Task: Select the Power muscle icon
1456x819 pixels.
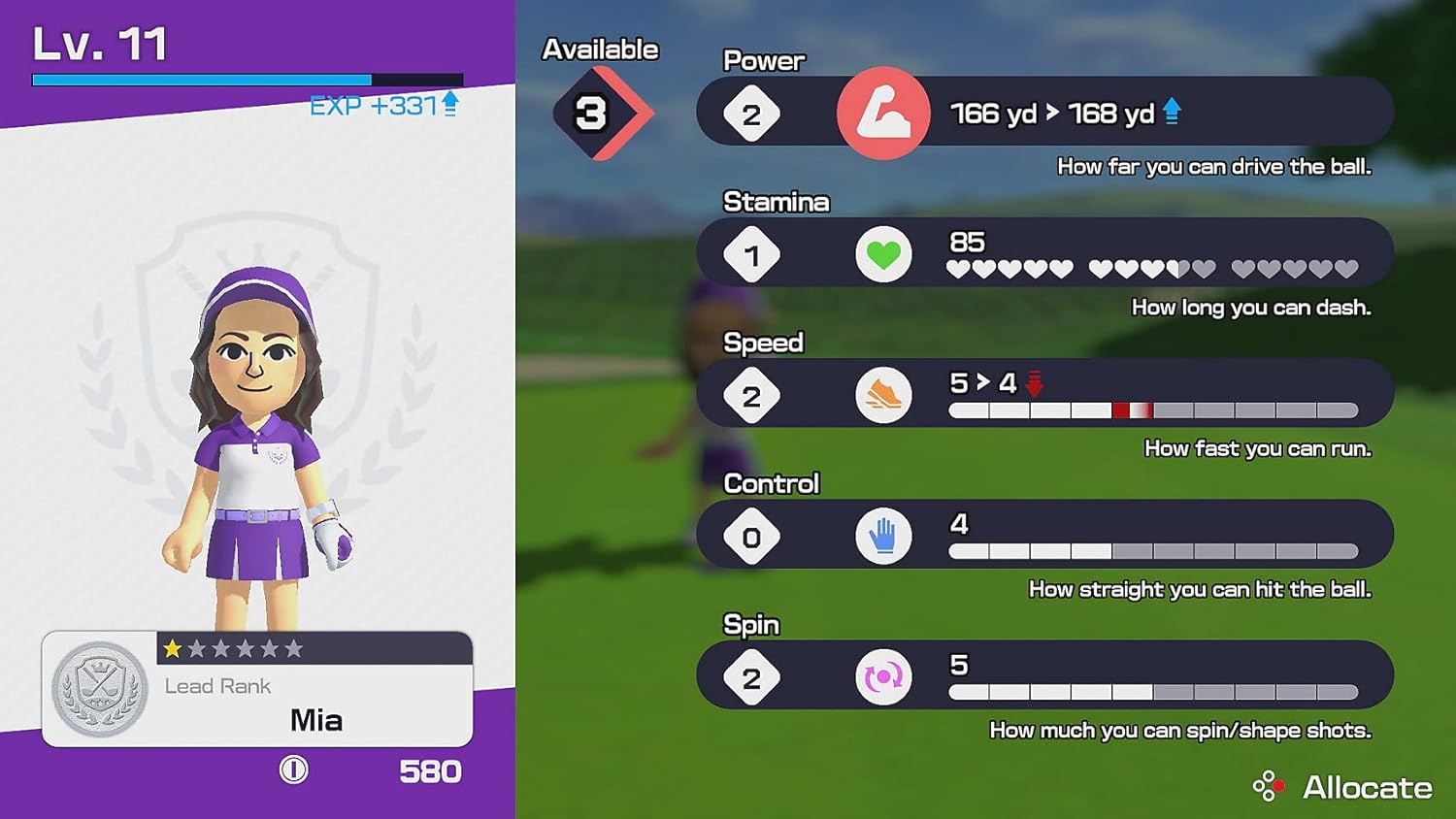Action: (882, 113)
